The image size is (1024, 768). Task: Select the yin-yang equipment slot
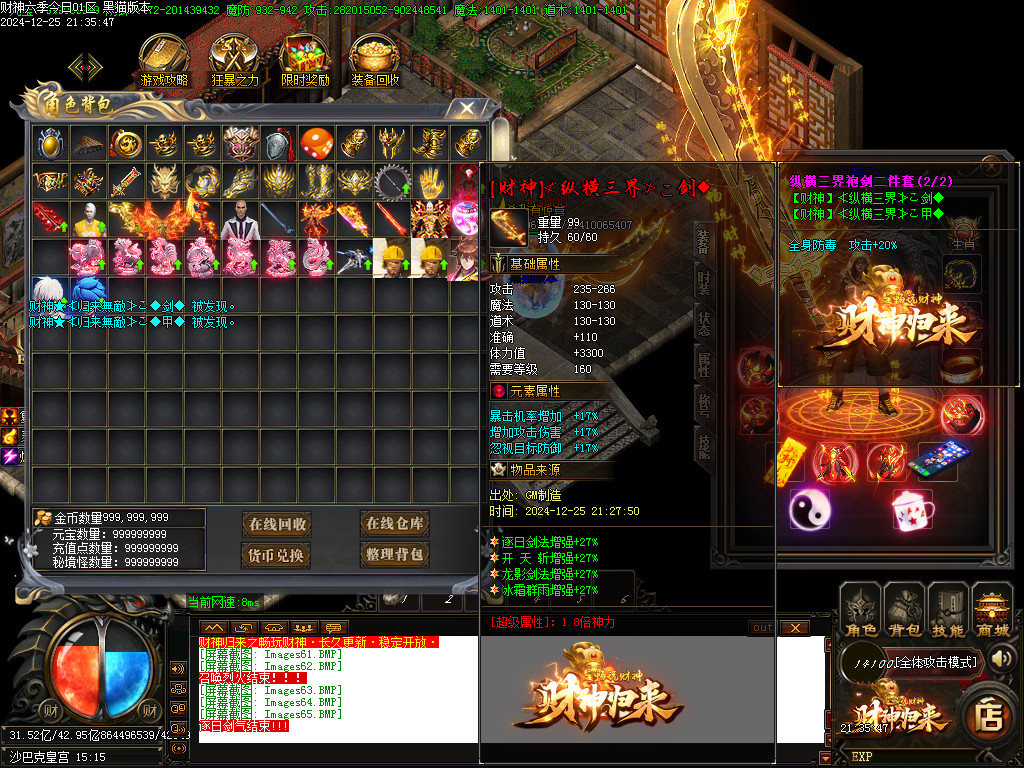(810, 510)
